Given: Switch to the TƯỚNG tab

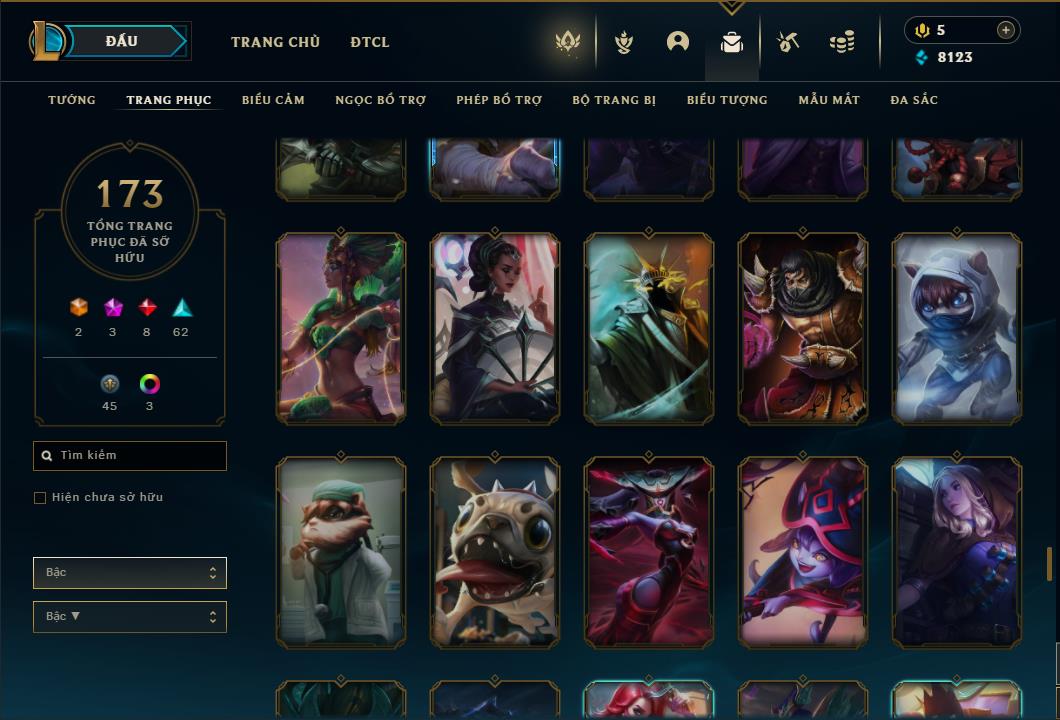Looking at the screenshot, I should pos(72,100).
